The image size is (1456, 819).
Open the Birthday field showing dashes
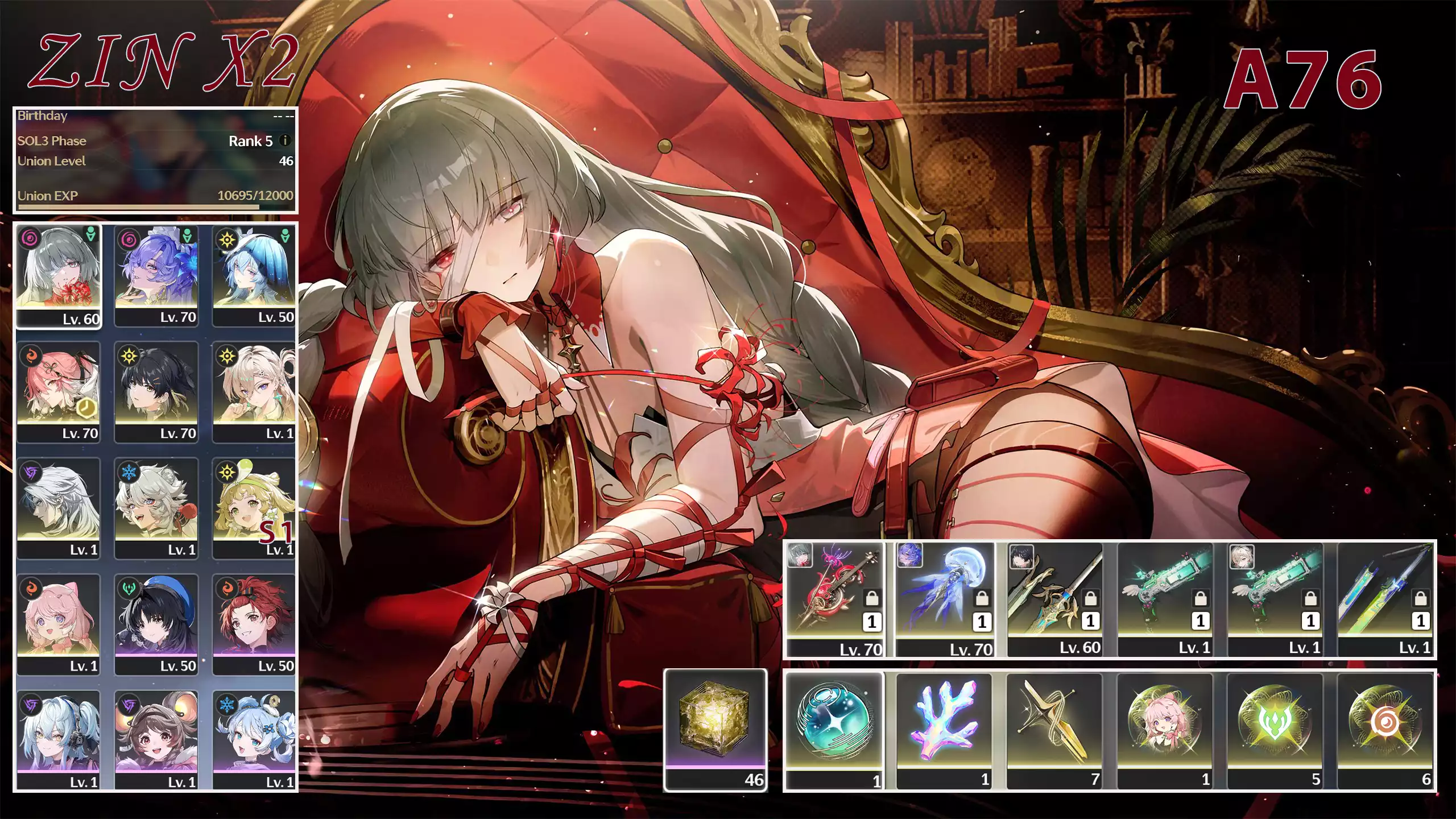[x=154, y=115]
